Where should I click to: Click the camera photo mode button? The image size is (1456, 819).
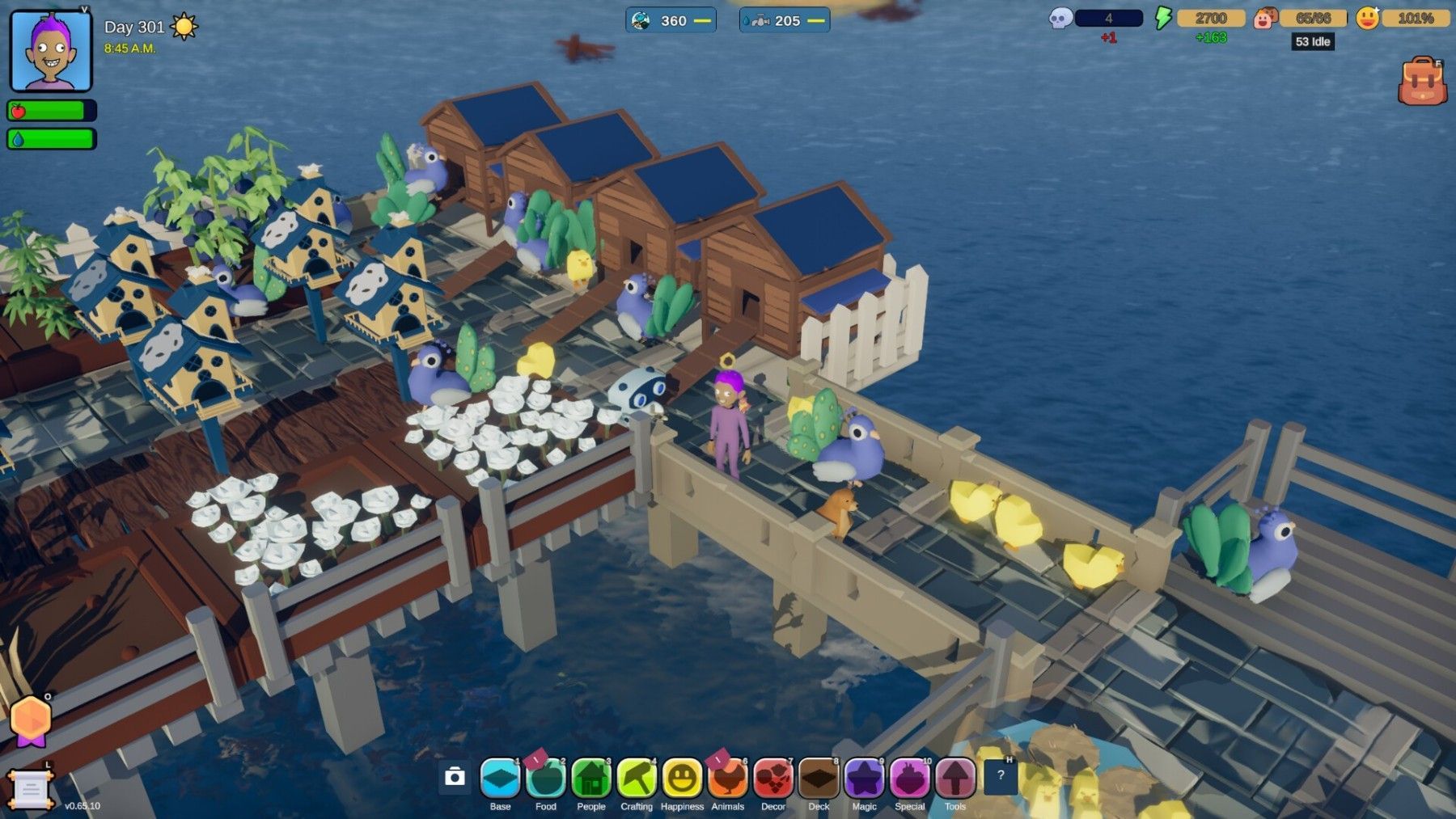[x=455, y=777]
